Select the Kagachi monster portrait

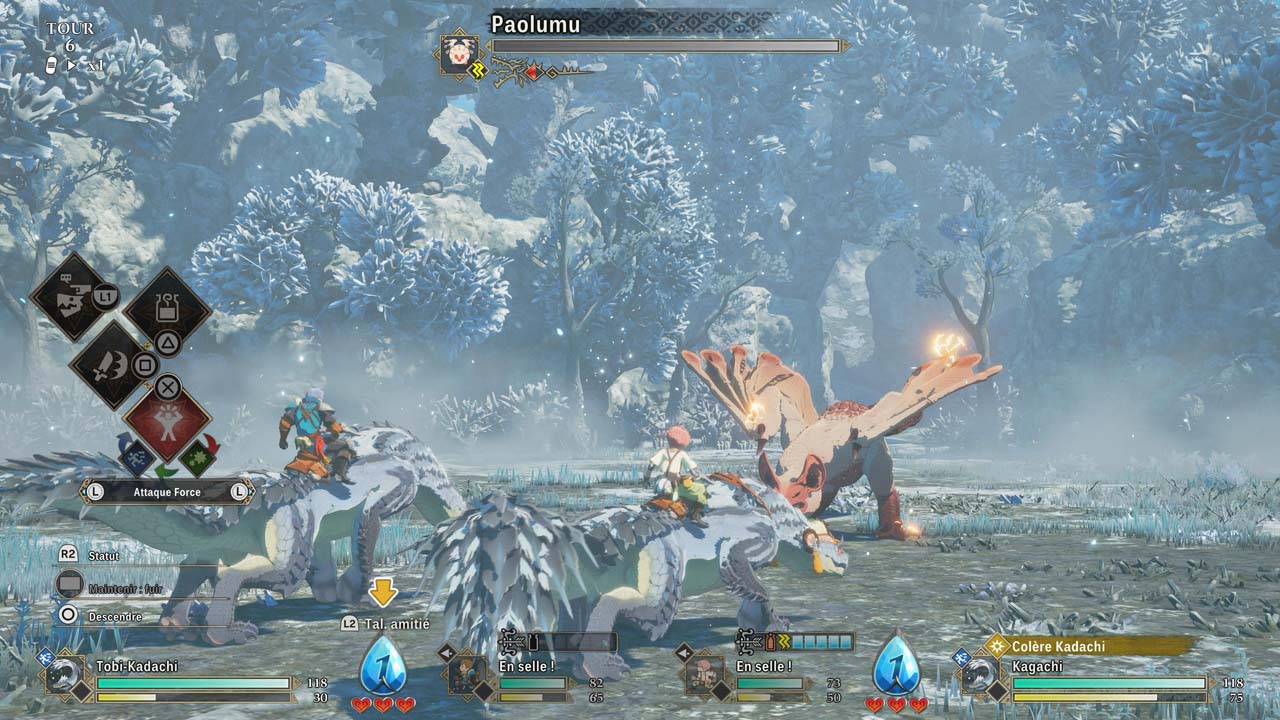tap(979, 675)
